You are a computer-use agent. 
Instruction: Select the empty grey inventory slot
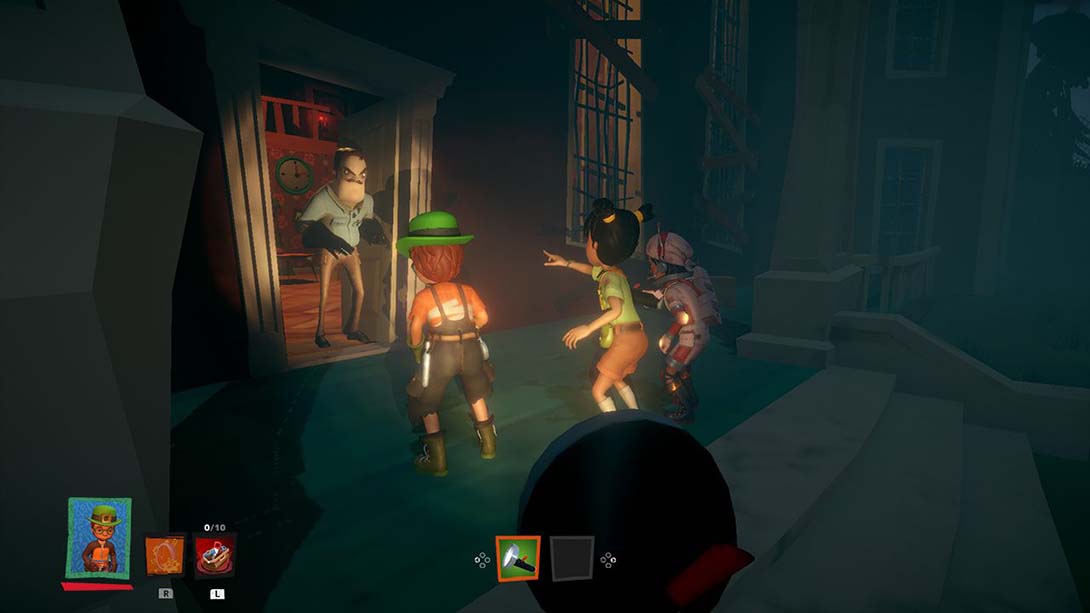[572, 558]
